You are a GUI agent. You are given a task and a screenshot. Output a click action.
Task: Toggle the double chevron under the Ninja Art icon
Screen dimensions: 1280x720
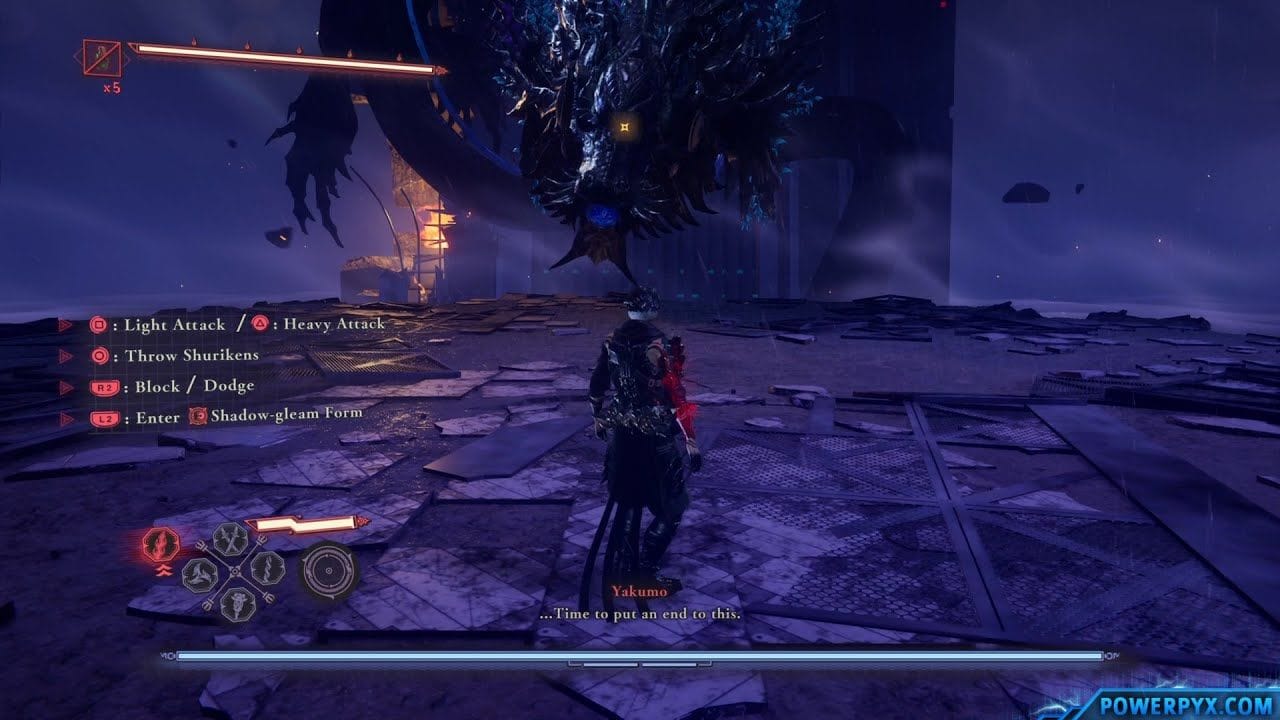click(x=165, y=570)
